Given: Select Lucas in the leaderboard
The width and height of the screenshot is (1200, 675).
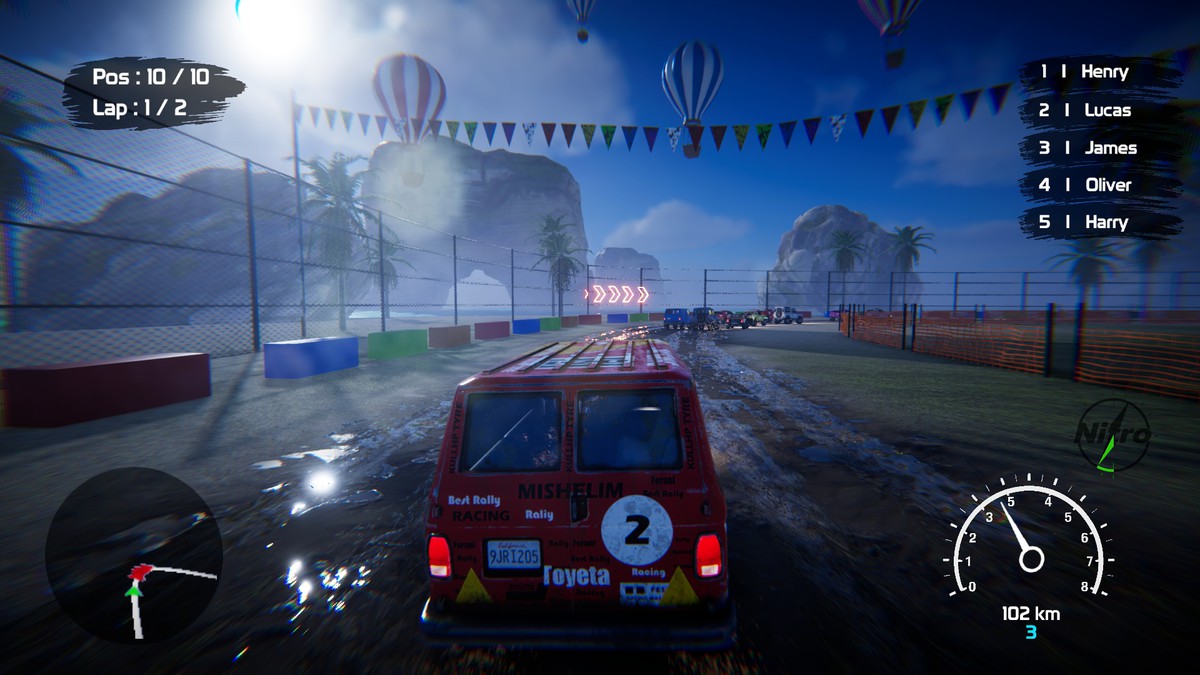Looking at the screenshot, I should (x=1086, y=110).
